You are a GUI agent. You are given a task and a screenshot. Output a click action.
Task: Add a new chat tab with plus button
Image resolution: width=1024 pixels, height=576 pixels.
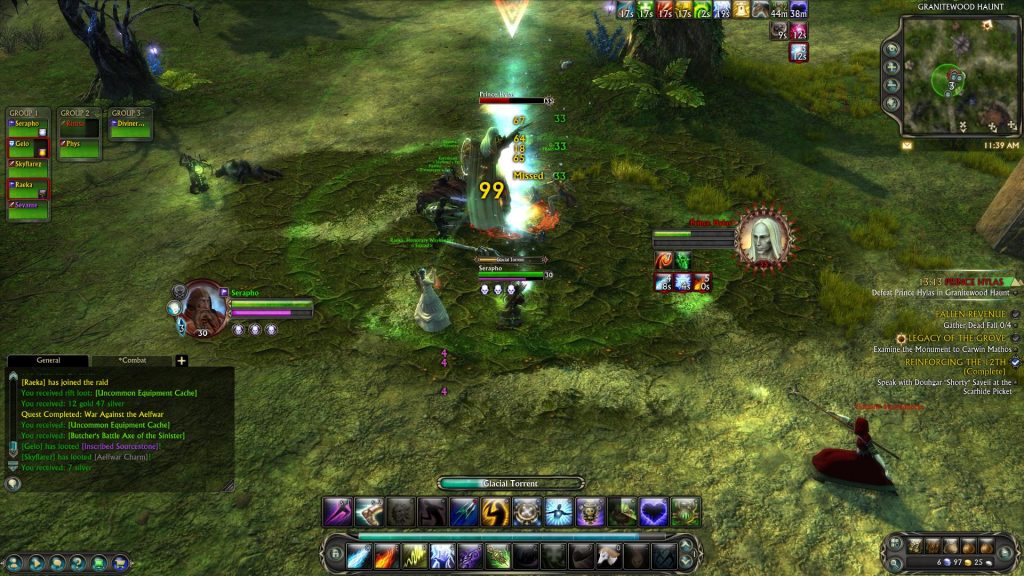pos(182,360)
